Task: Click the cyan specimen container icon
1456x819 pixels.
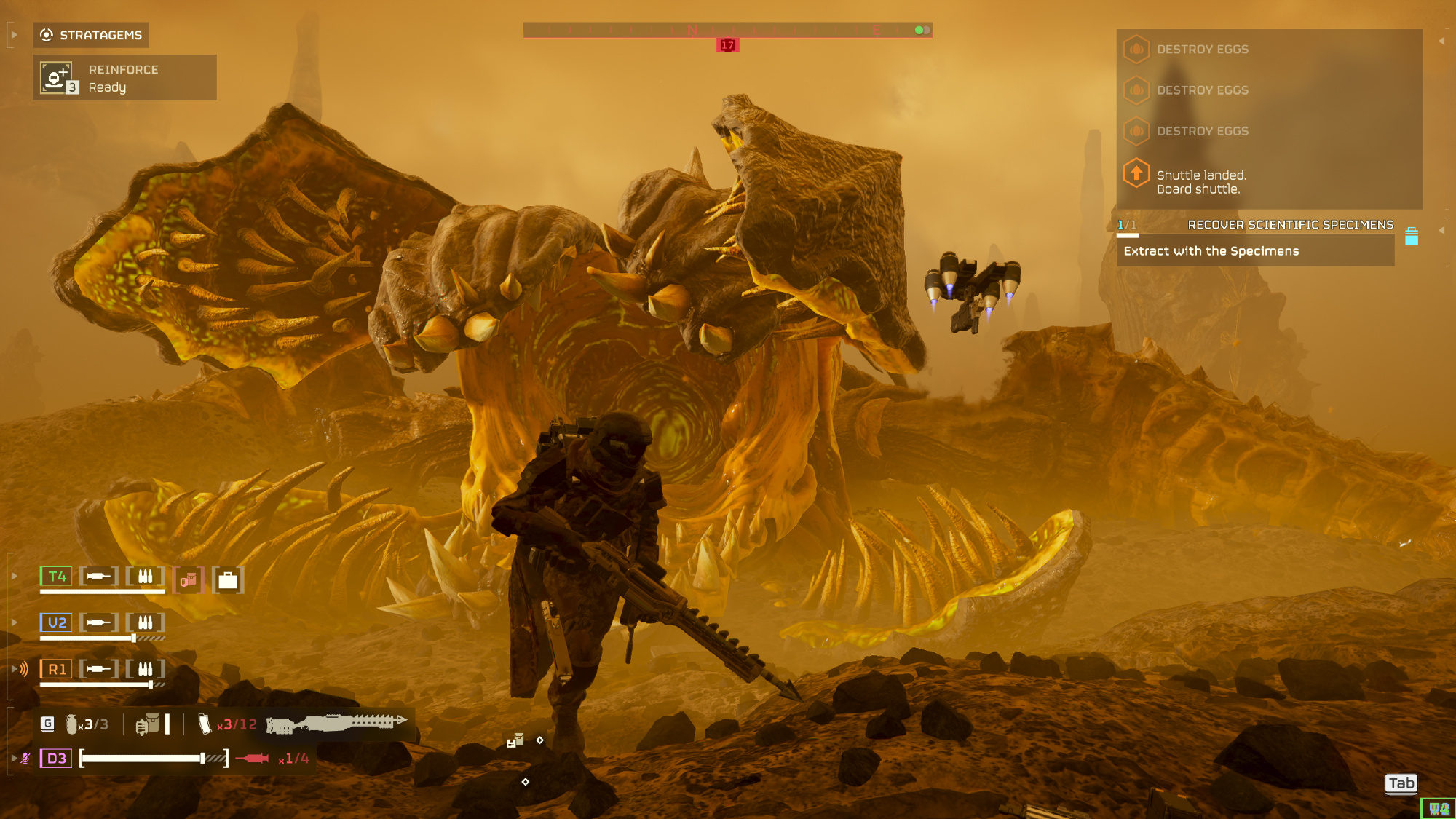Action: [x=1411, y=237]
